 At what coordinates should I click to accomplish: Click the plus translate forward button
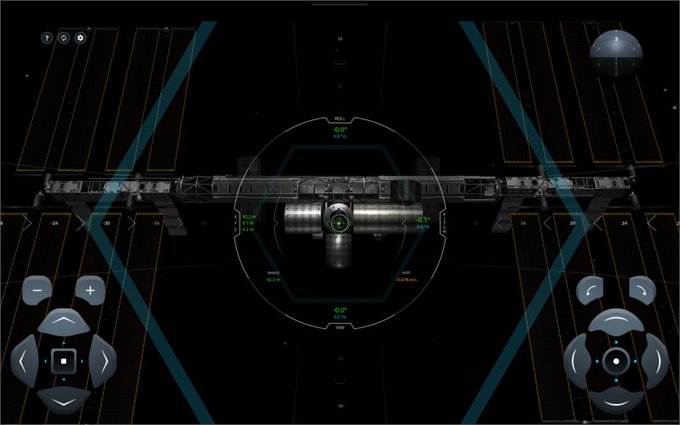click(x=90, y=291)
